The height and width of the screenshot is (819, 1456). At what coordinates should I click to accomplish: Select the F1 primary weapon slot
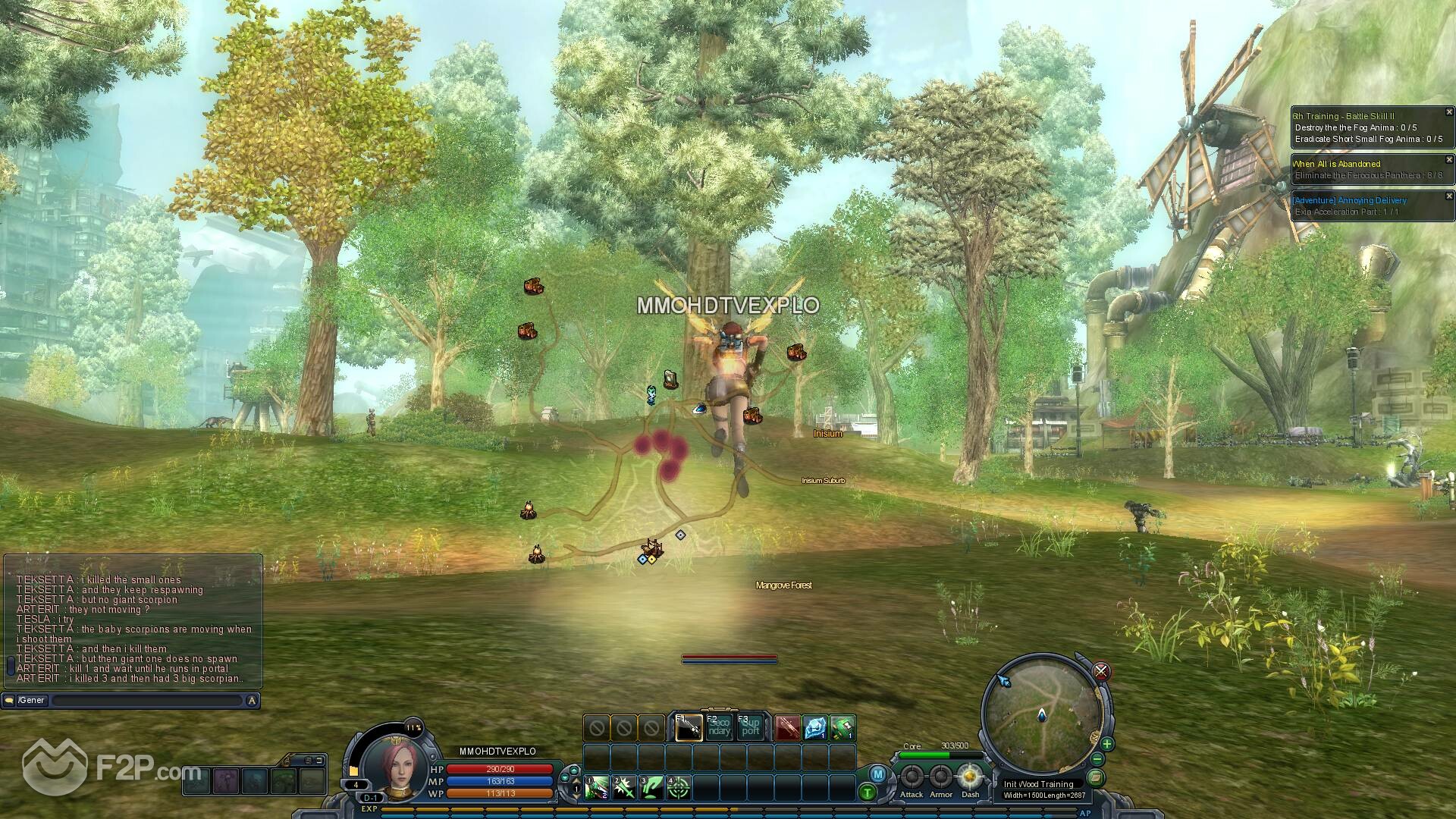[x=689, y=728]
